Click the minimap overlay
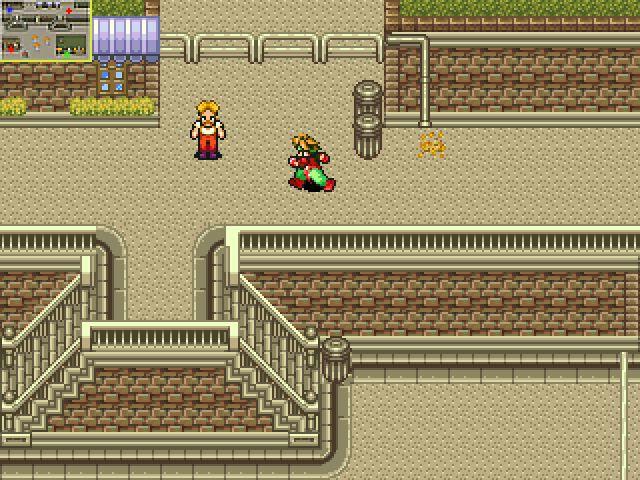The height and width of the screenshot is (480, 640). click(x=45, y=30)
